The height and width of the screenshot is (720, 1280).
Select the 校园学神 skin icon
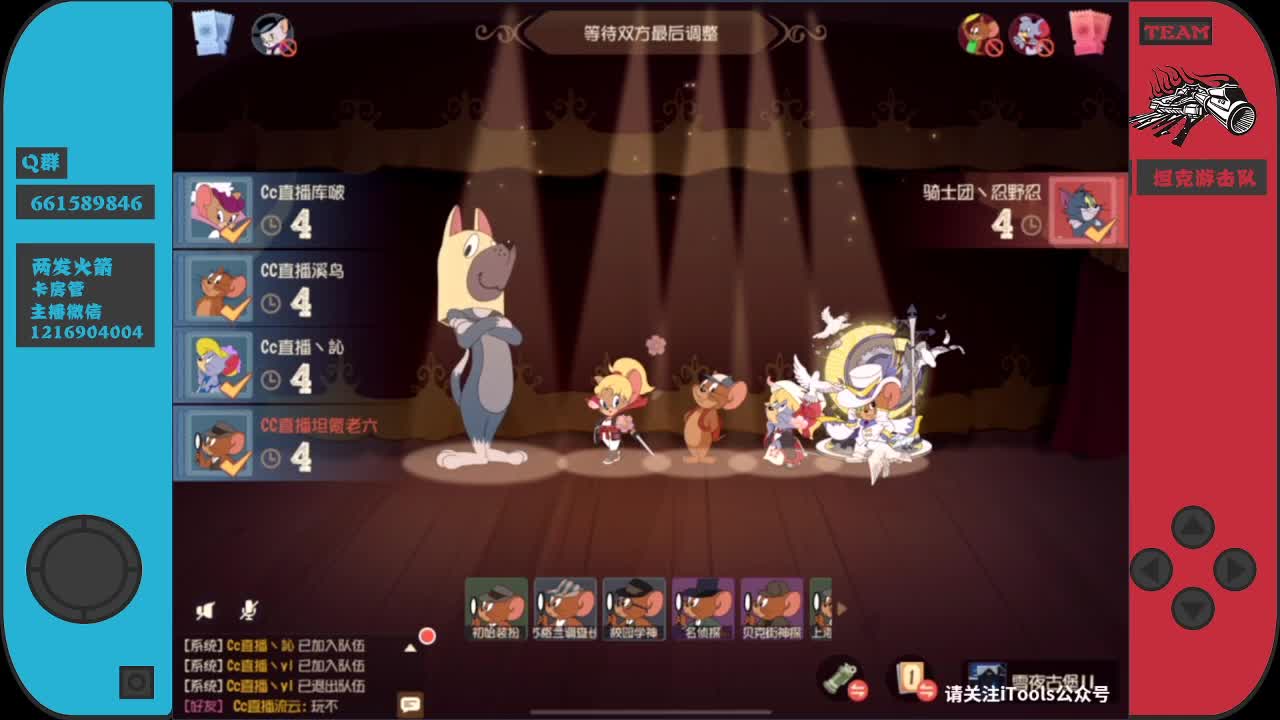pos(633,603)
